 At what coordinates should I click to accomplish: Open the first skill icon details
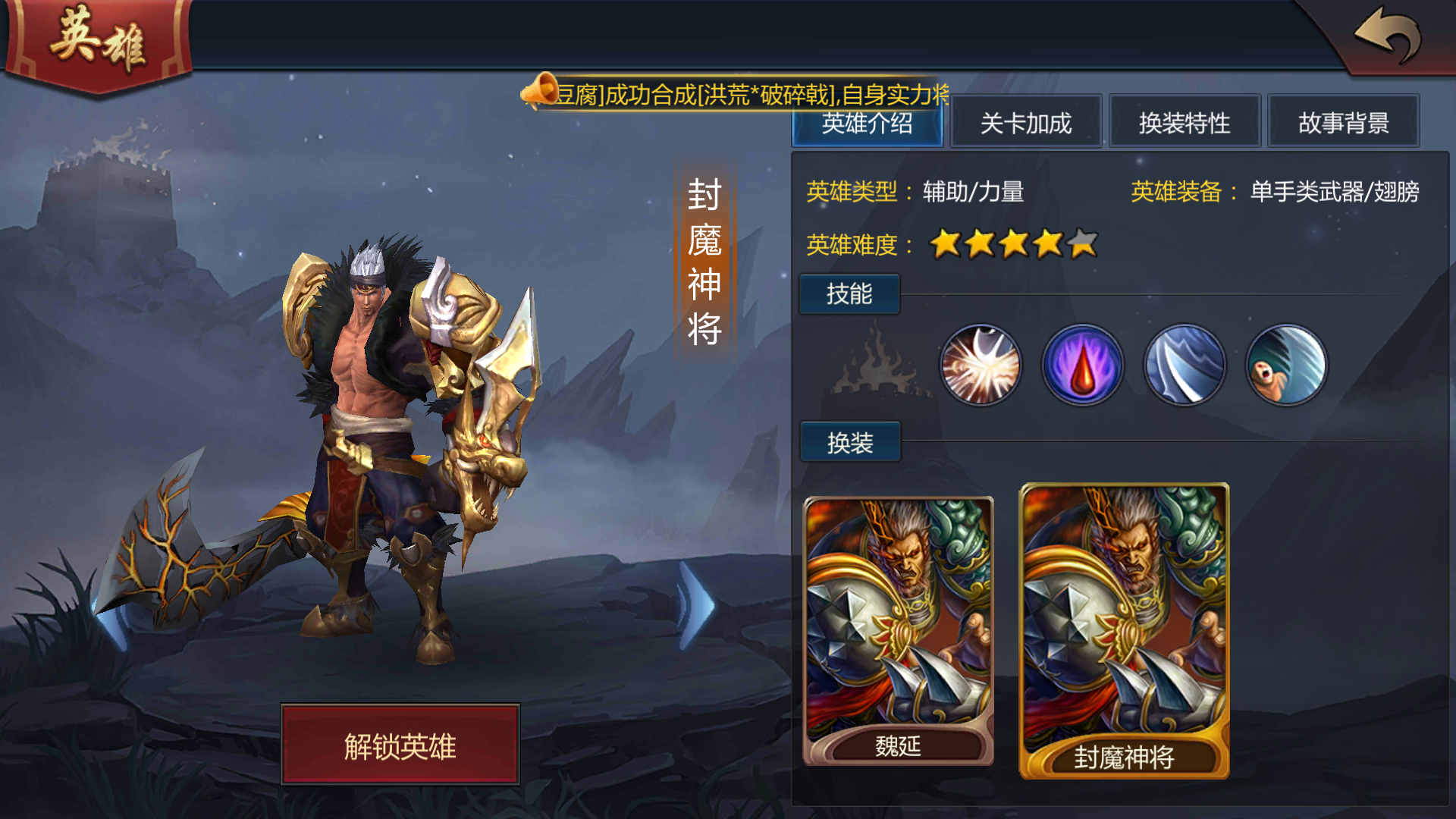coord(981,365)
